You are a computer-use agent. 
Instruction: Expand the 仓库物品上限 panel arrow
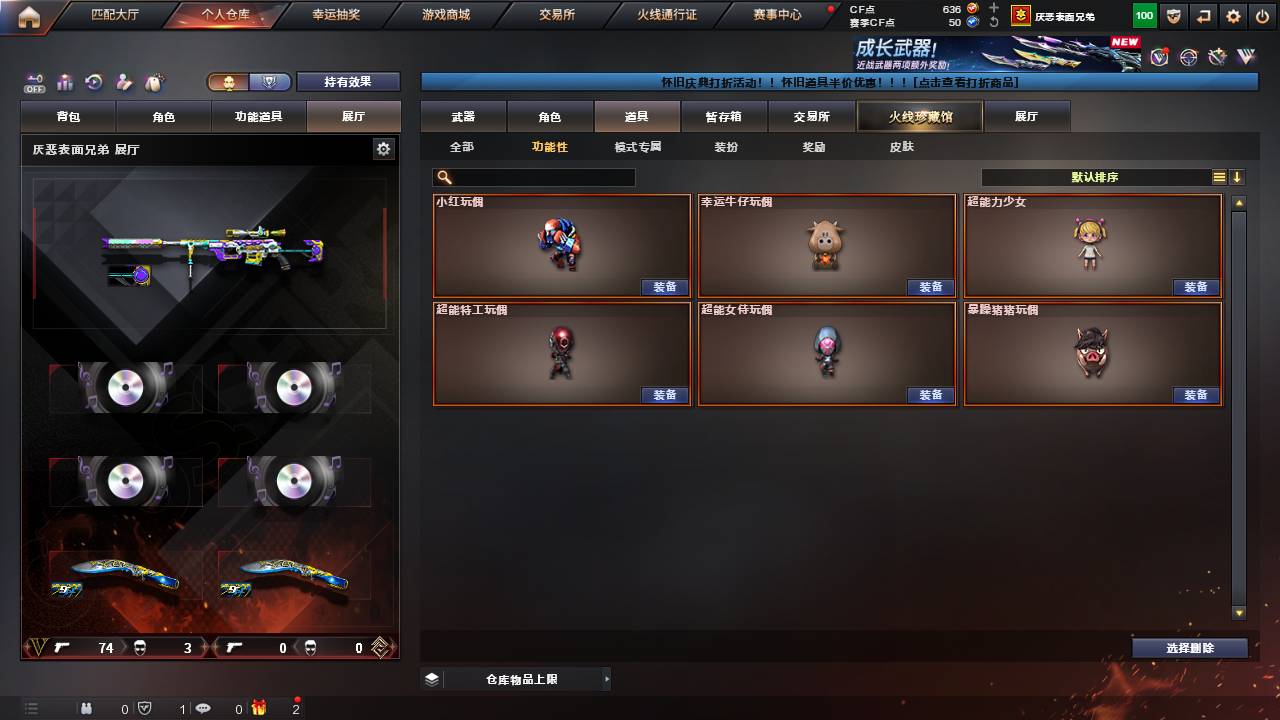606,677
